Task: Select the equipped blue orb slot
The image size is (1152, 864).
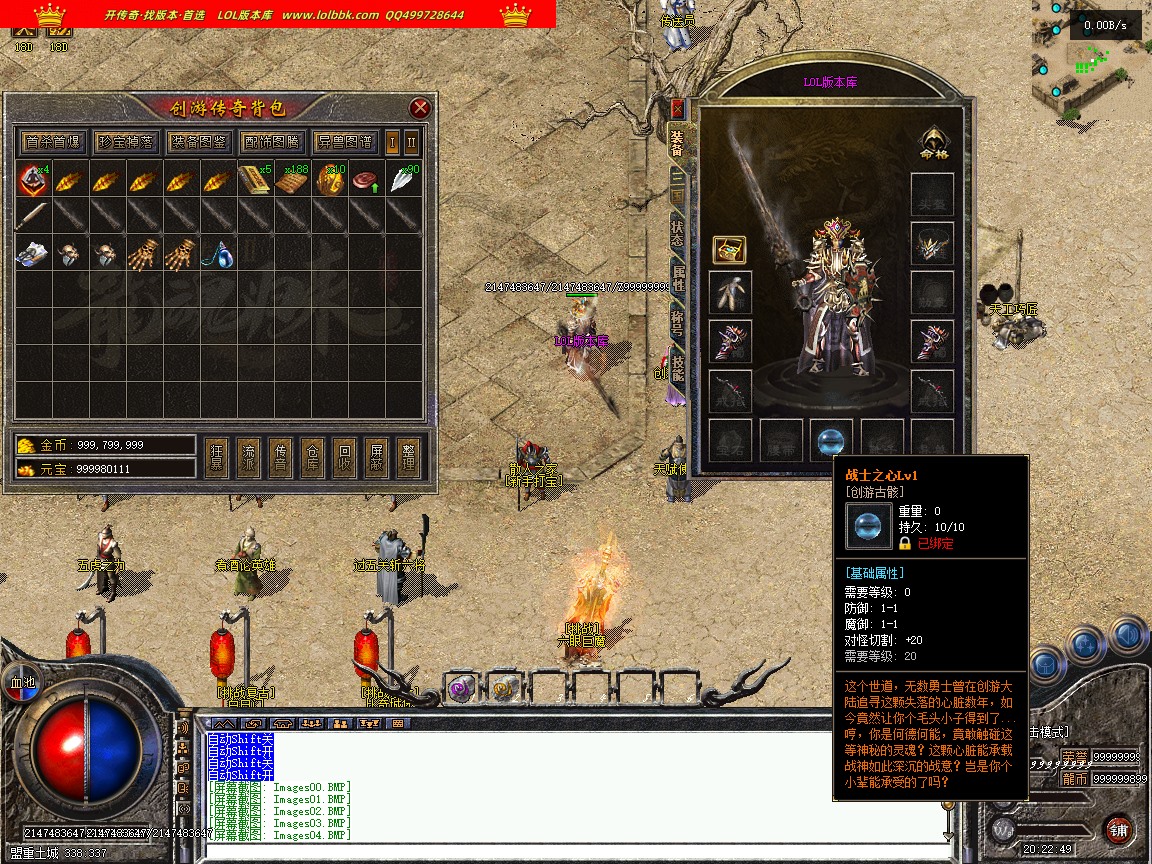Action: point(831,440)
